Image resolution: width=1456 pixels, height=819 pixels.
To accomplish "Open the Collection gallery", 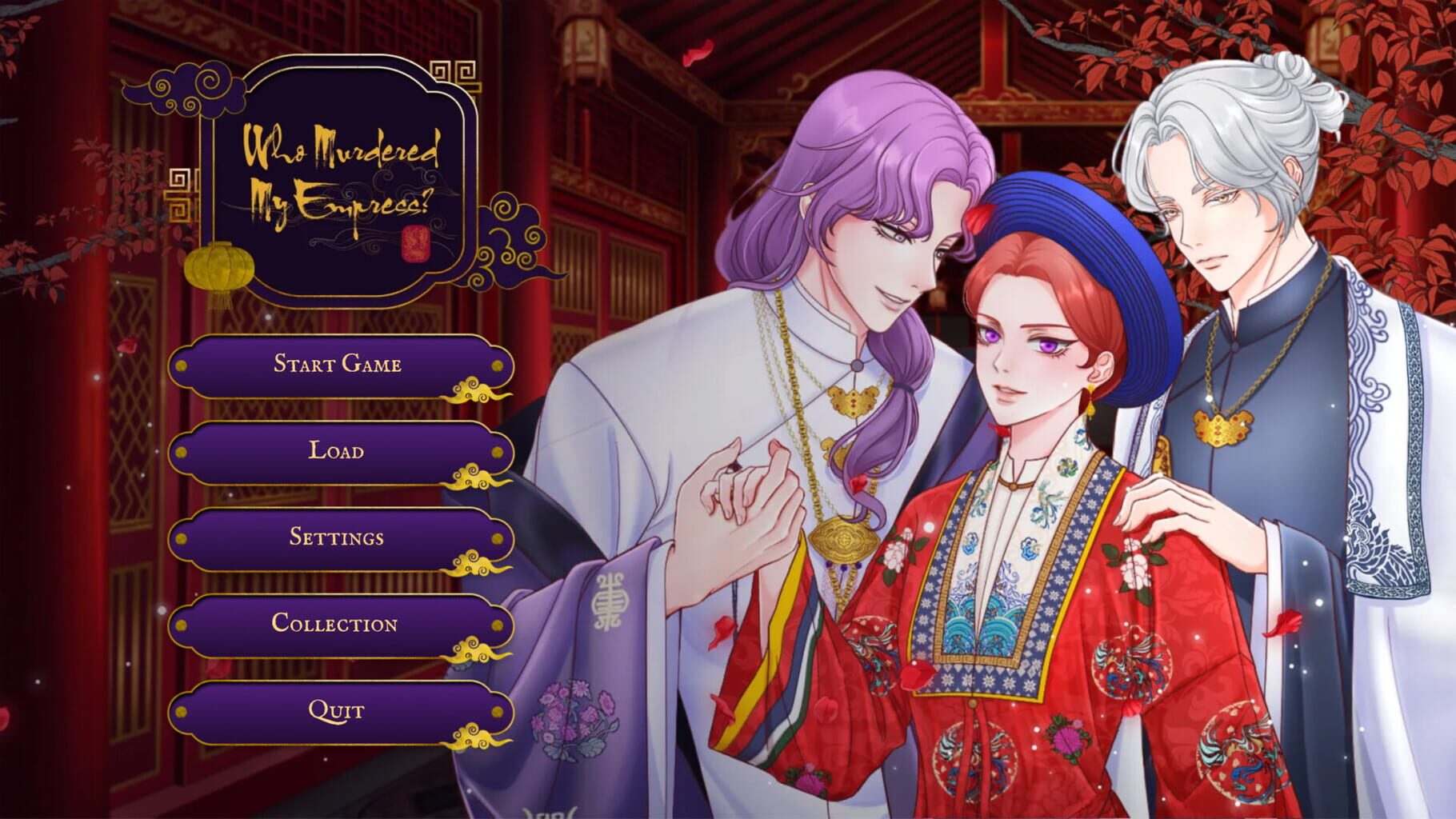I will [x=337, y=623].
